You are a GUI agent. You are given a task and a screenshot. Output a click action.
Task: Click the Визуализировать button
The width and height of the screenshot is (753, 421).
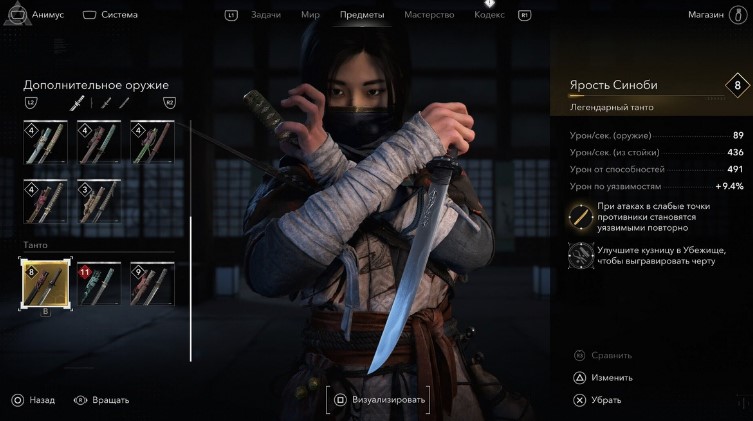click(x=379, y=400)
